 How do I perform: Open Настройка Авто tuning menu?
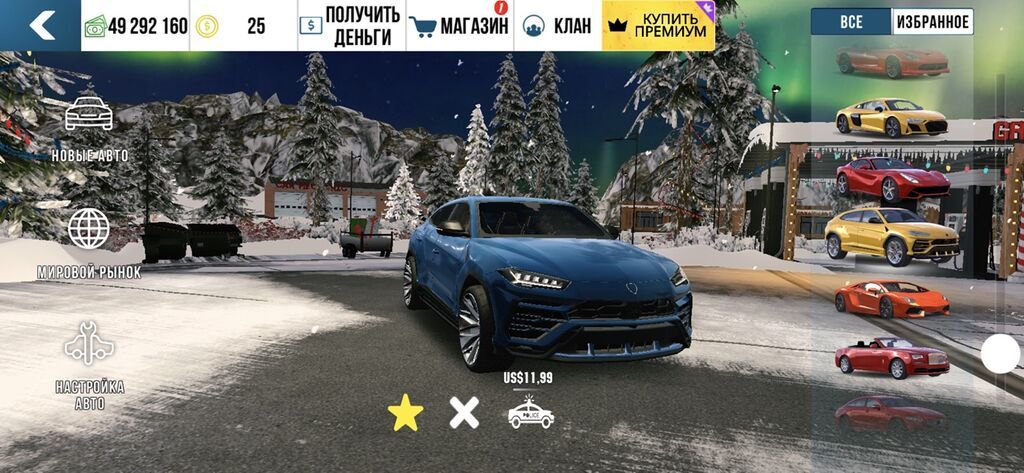pyautogui.click(x=88, y=365)
